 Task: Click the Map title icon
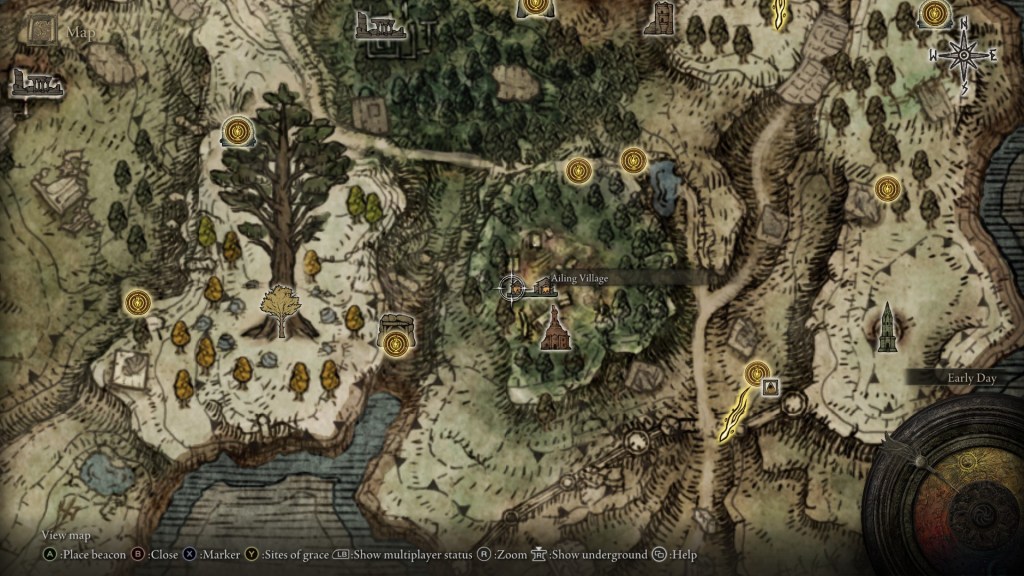(42, 31)
